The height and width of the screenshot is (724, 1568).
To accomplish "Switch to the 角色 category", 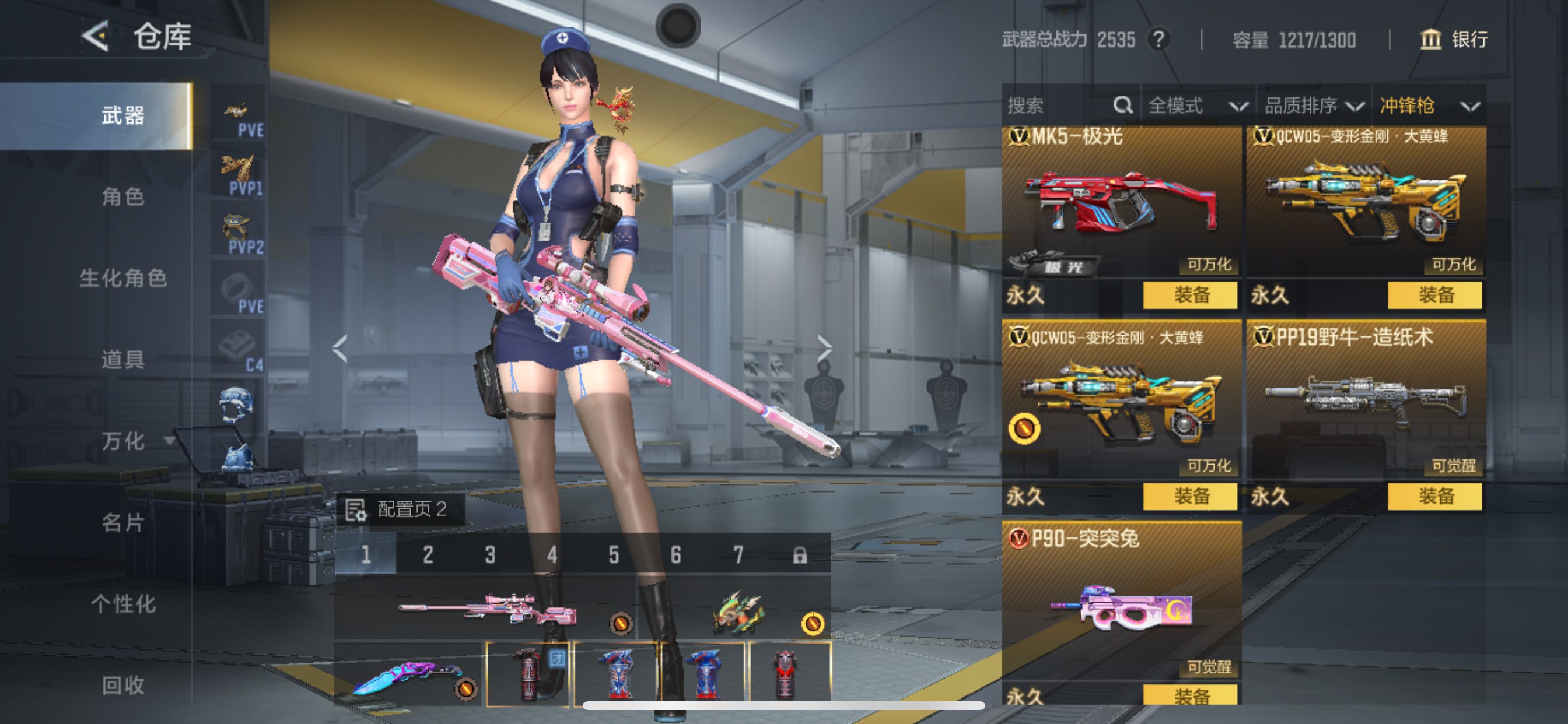I will click(x=123, y=196).
